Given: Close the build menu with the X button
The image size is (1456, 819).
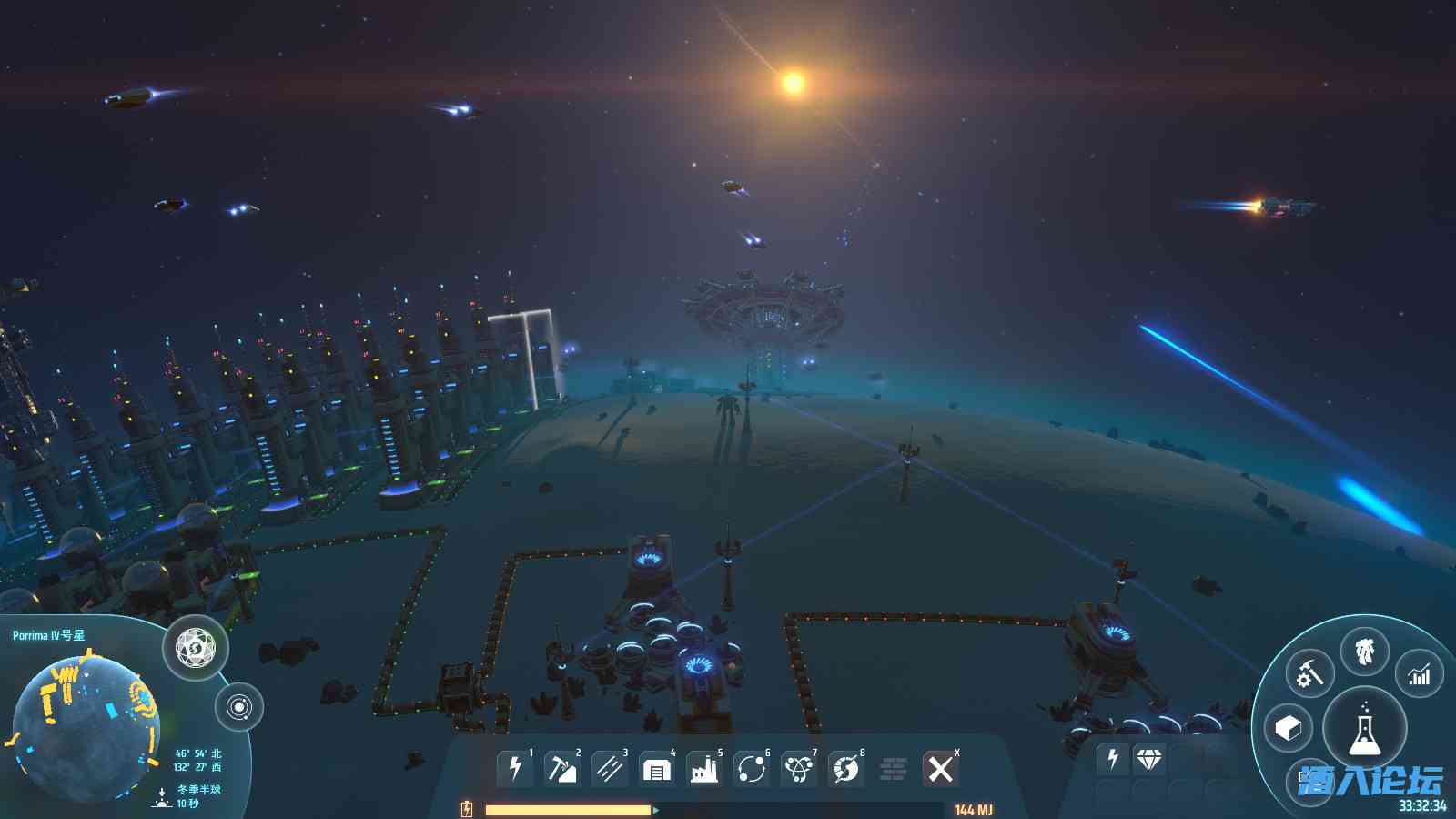Looking at the screenshot, I should point(941,769).
